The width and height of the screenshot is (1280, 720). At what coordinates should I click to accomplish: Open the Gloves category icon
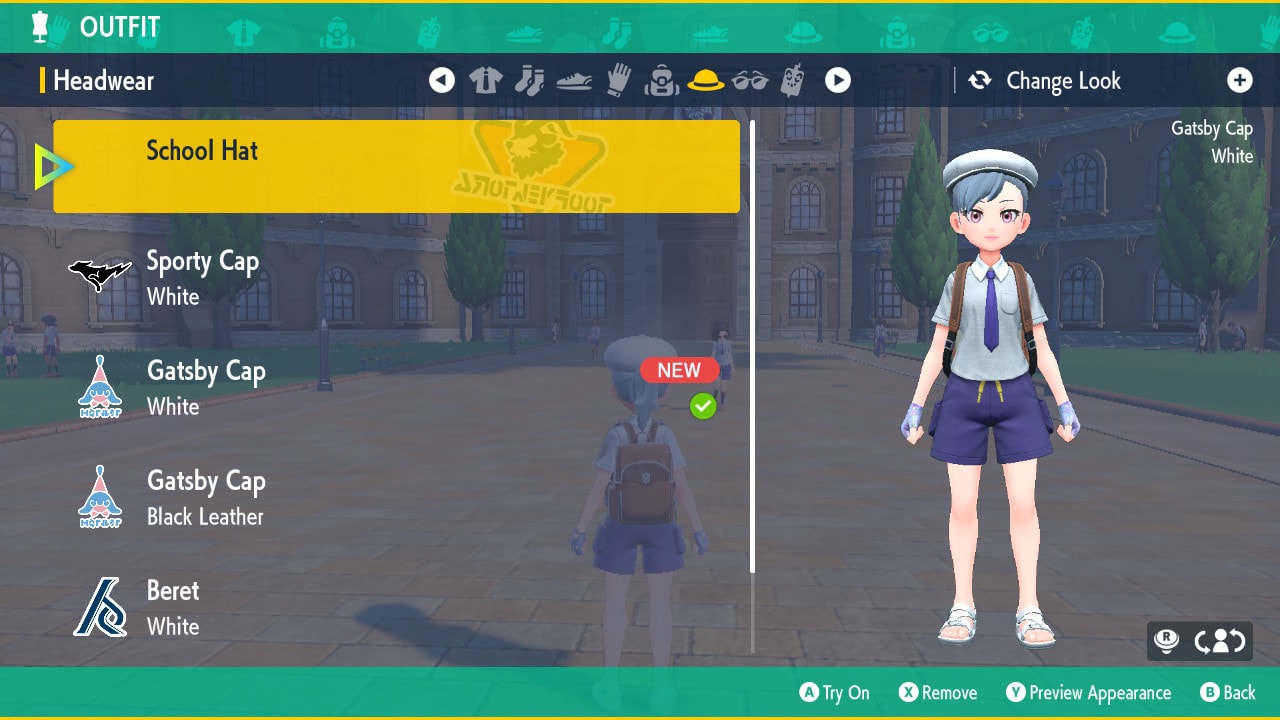(x=618, y=80)
